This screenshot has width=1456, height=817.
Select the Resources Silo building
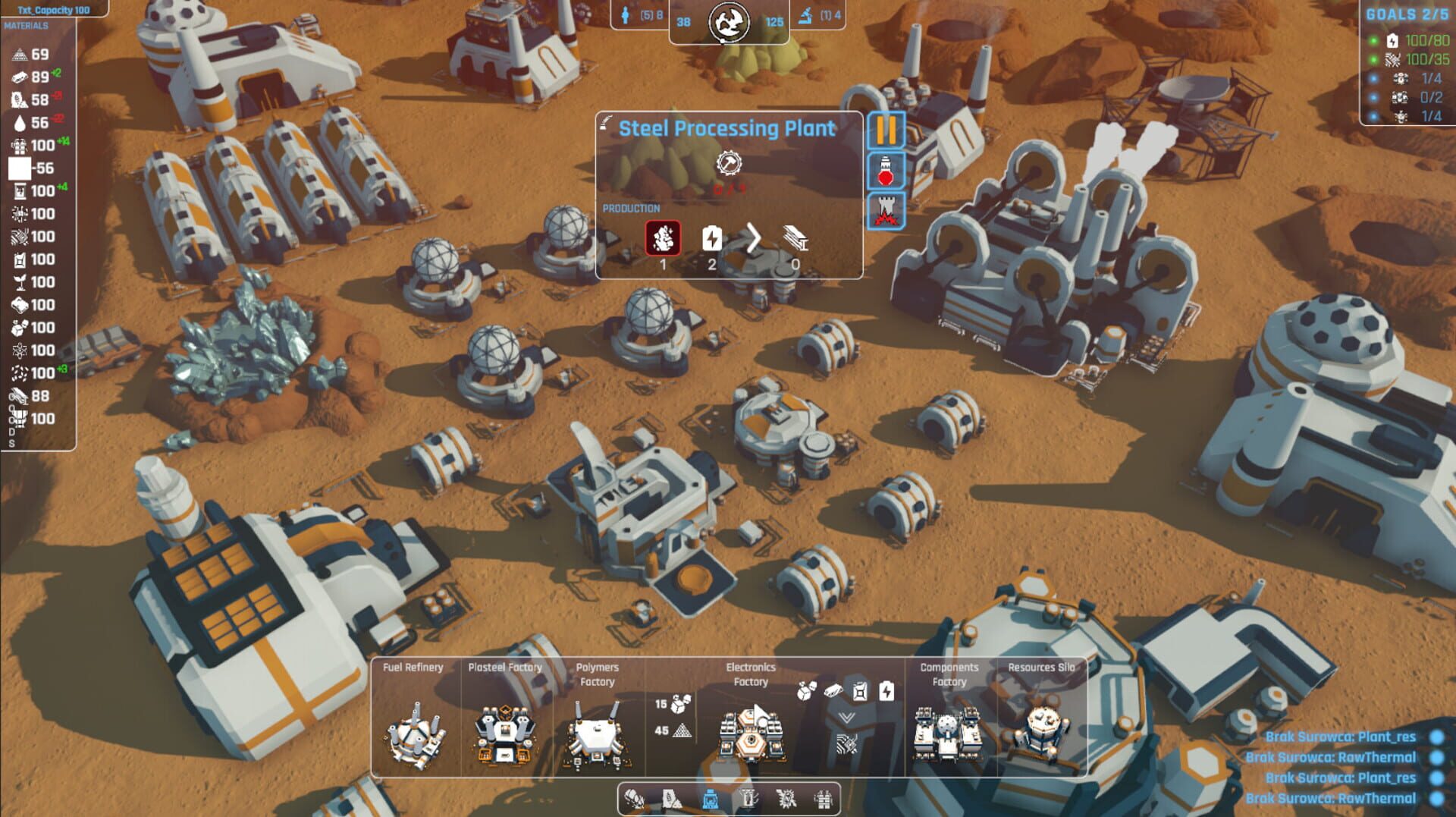(1041, 731)
